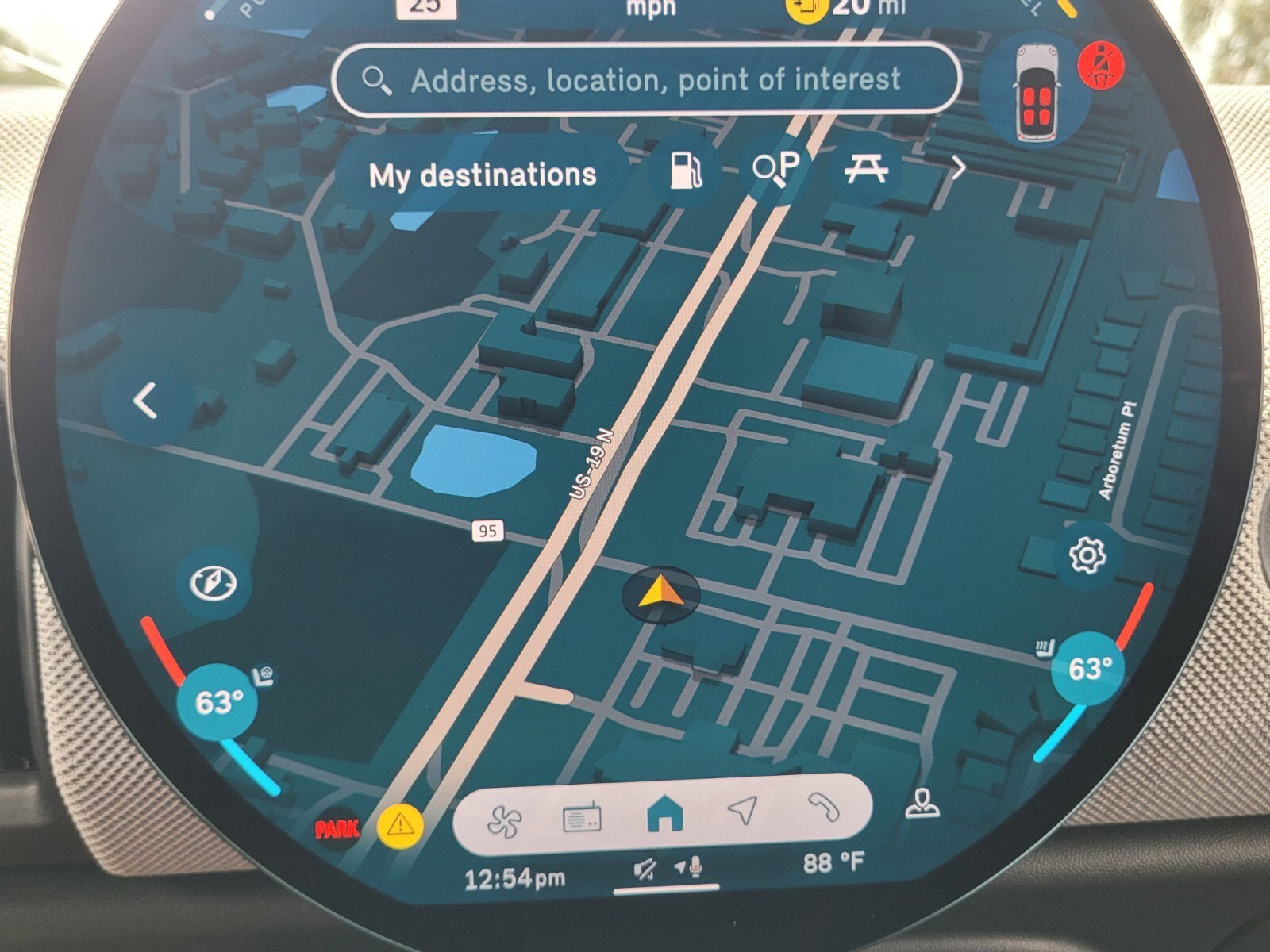Viewport: 1270px width, 952px height.
Task: Adjust the passenger 63° temperature control
Action: click(1087, 670)
